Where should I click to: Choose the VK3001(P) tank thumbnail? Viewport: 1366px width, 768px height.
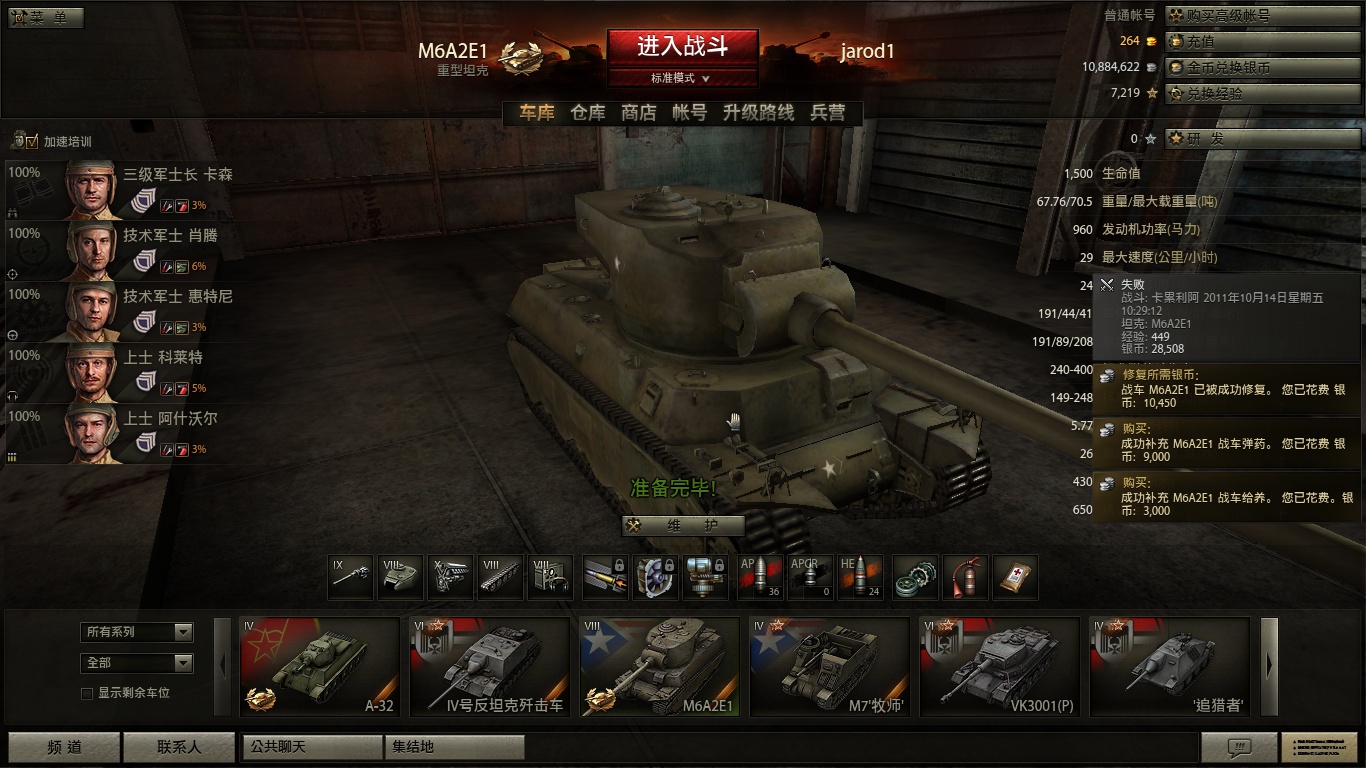pos(999,667)
